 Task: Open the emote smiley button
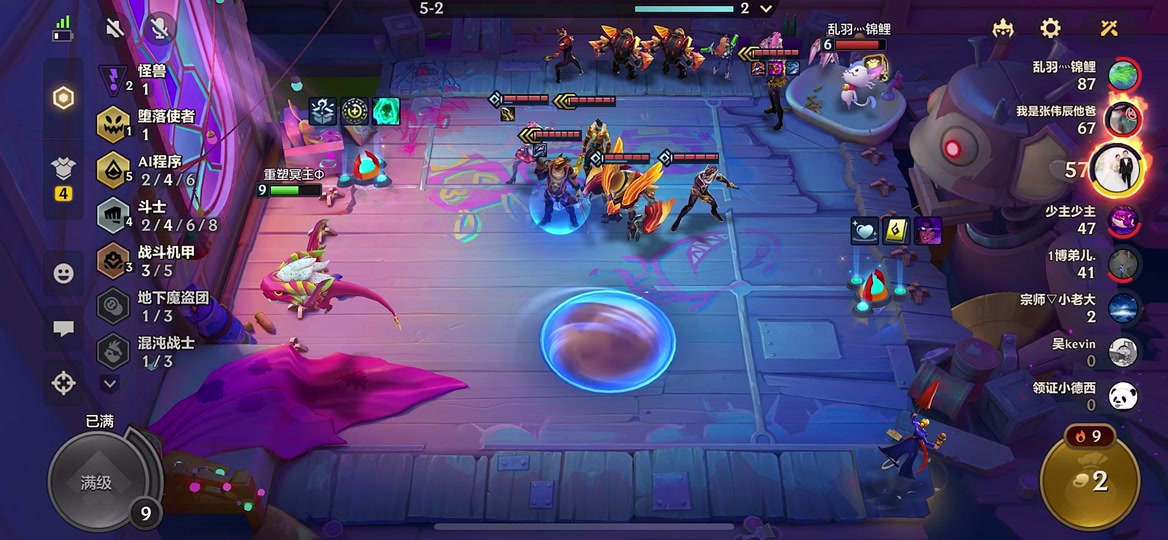[x=63, y=272]
